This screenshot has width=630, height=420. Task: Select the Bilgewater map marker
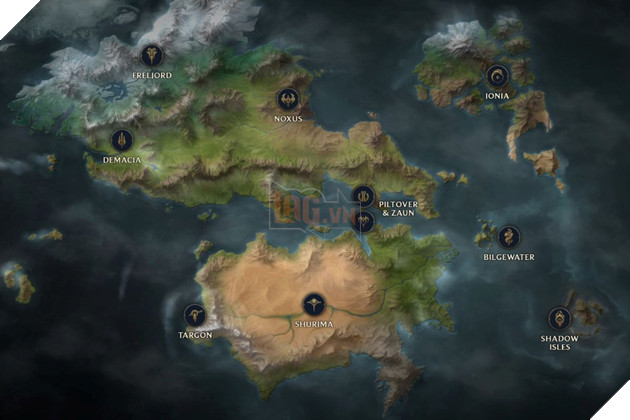[510, 238]
